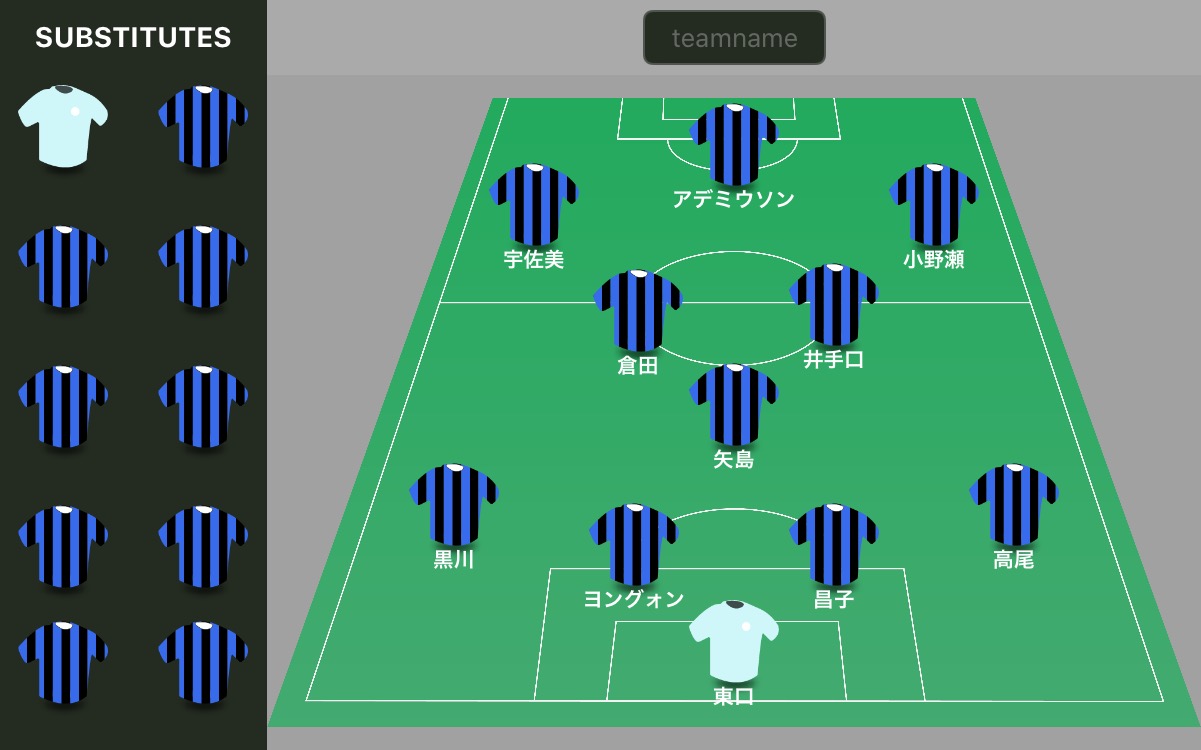The image size is (1201, 750).
Task: Select the 宇佐美 player shirt
Action: [534, 205]
